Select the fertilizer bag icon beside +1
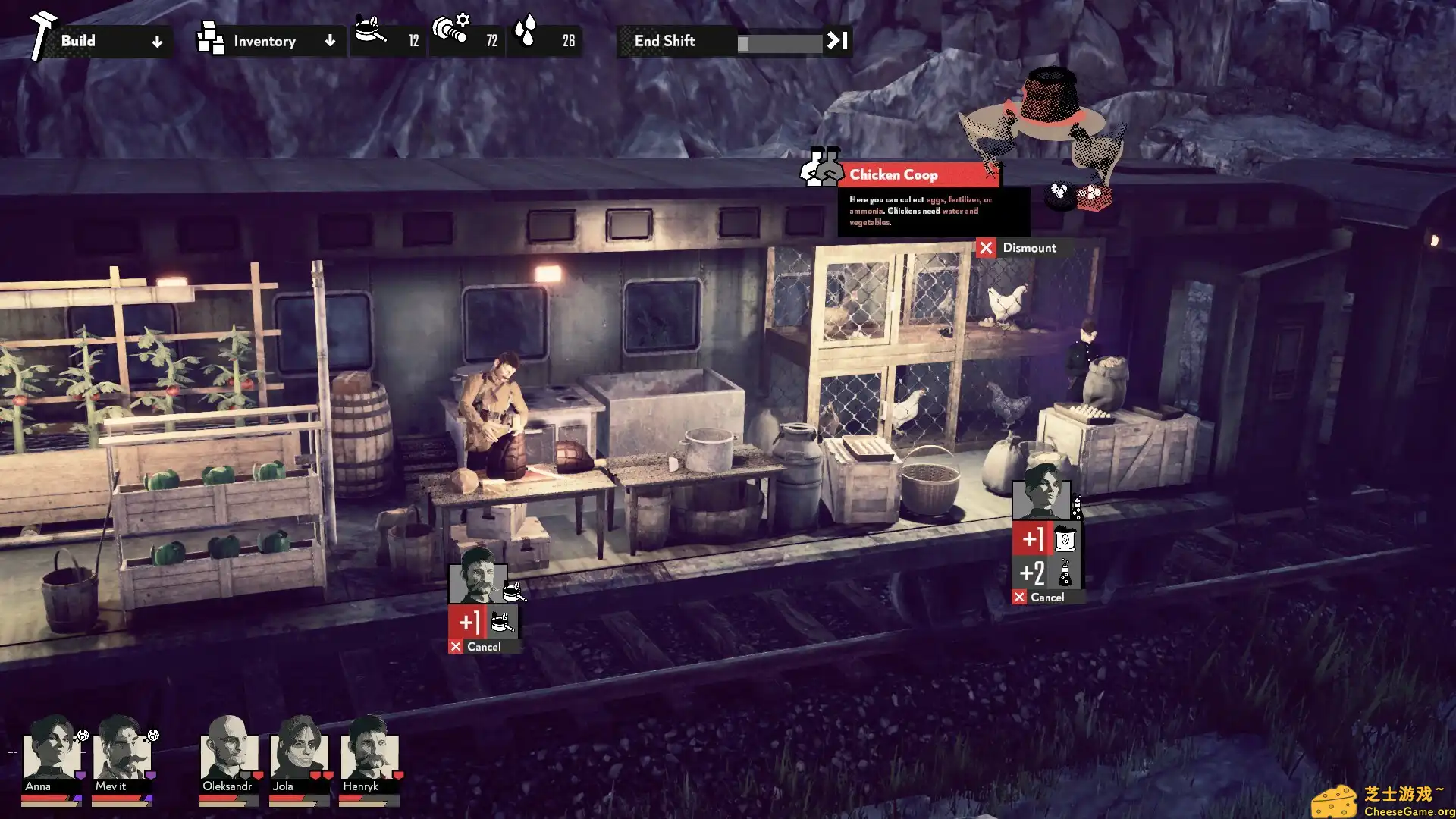This screenshot has height=819, width=1456. point(1065,539)
